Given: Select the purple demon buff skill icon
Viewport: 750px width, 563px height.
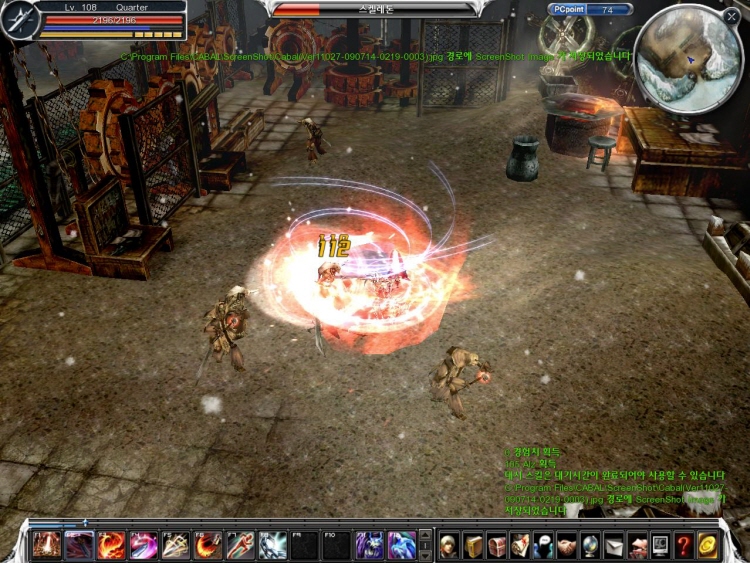Looking at the screenshot, I should coord(369,545).
